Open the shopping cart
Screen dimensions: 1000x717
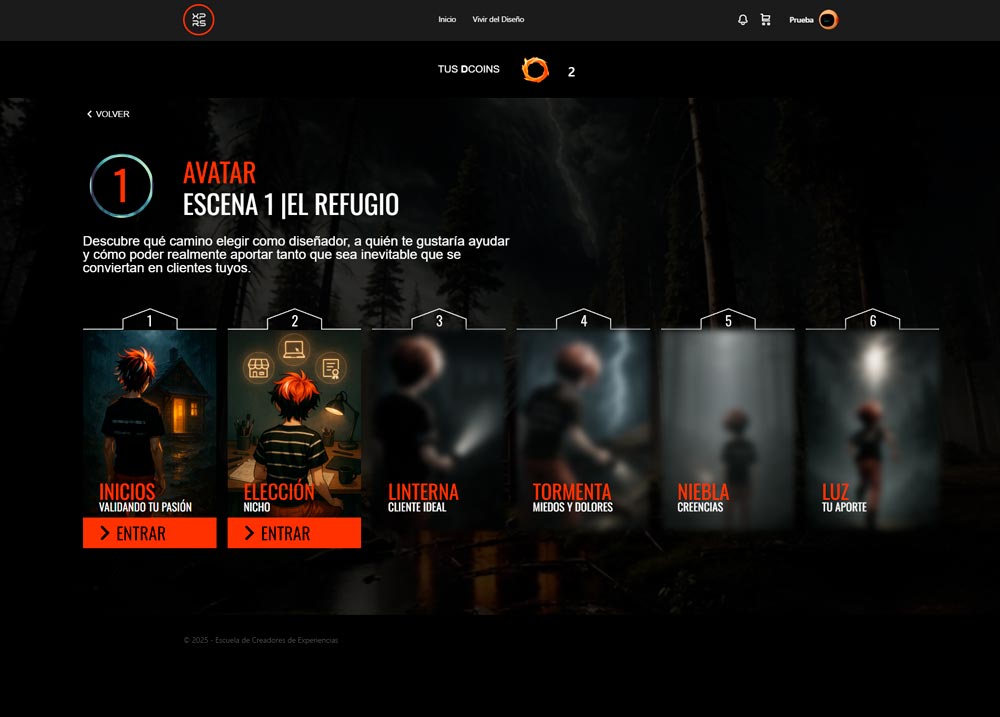(x=766, y=20)
